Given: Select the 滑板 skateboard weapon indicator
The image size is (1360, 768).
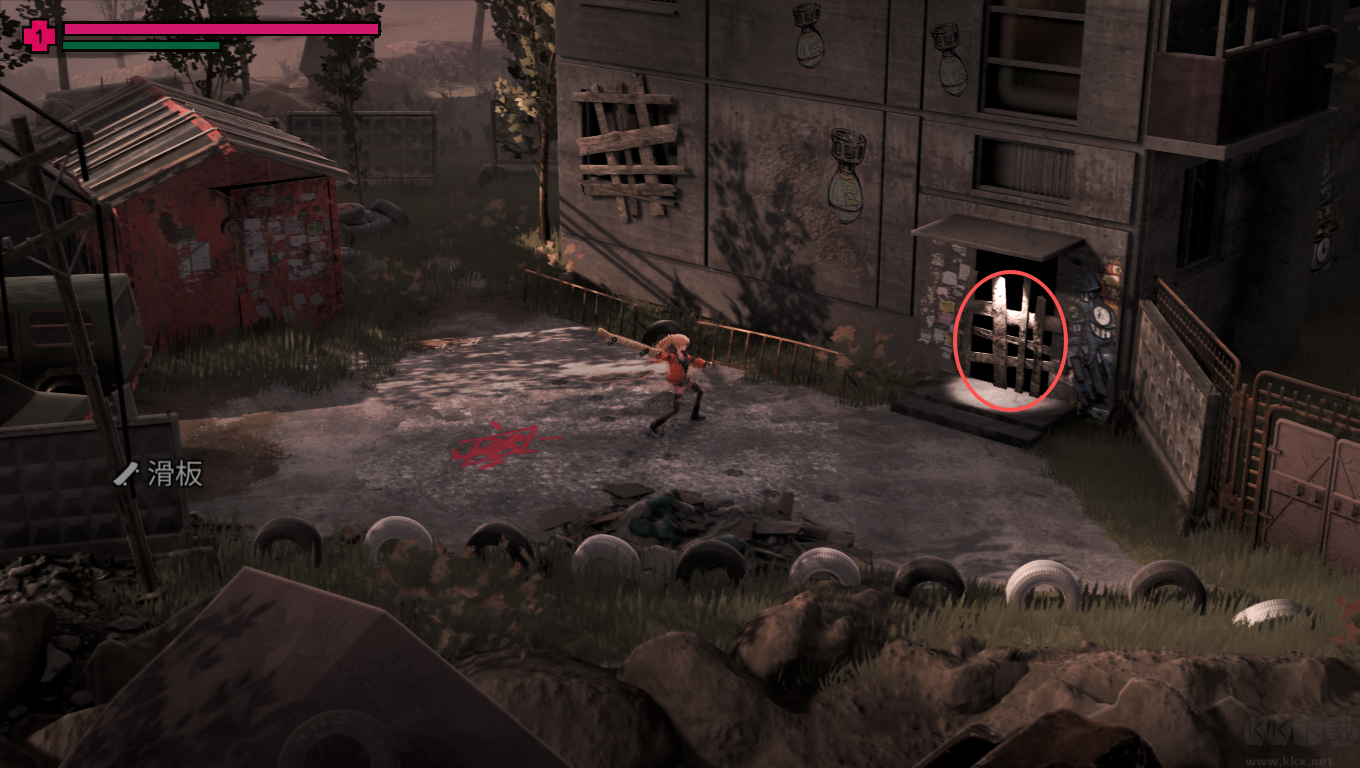Looking at the screenshot, I should [x=159, y=474].
